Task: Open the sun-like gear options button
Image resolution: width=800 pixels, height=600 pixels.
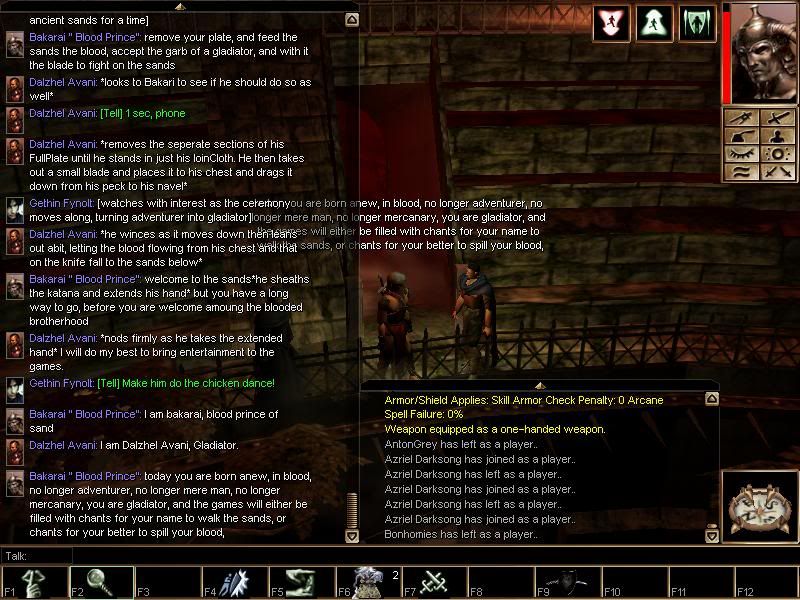Action: tap(776, 154)
